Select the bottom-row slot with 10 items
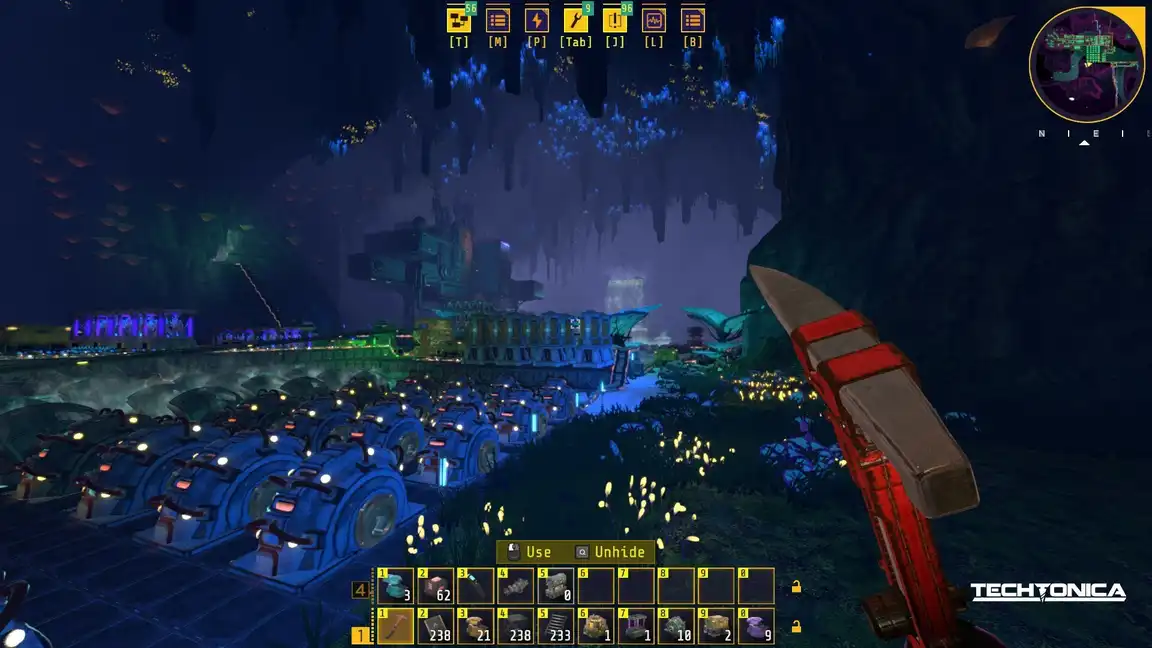This screenshot has height=648, width=1152. [x=676, y=627]
